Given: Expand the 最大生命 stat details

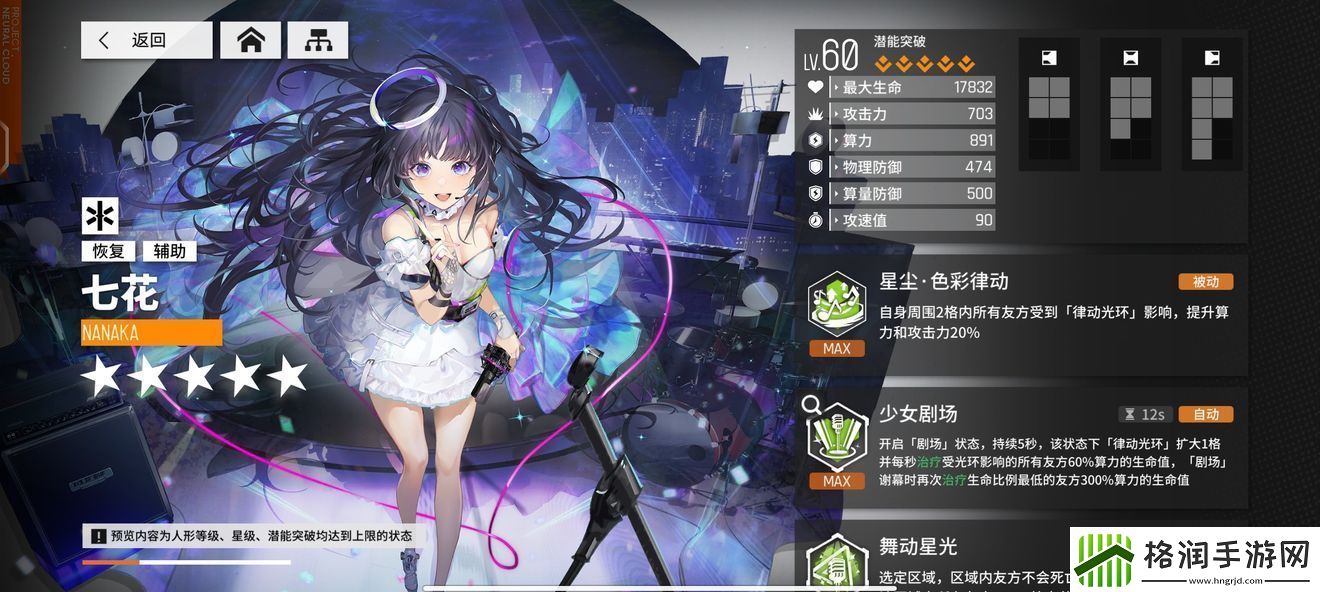Looking at the screenshot, I should tap(911, 87).
